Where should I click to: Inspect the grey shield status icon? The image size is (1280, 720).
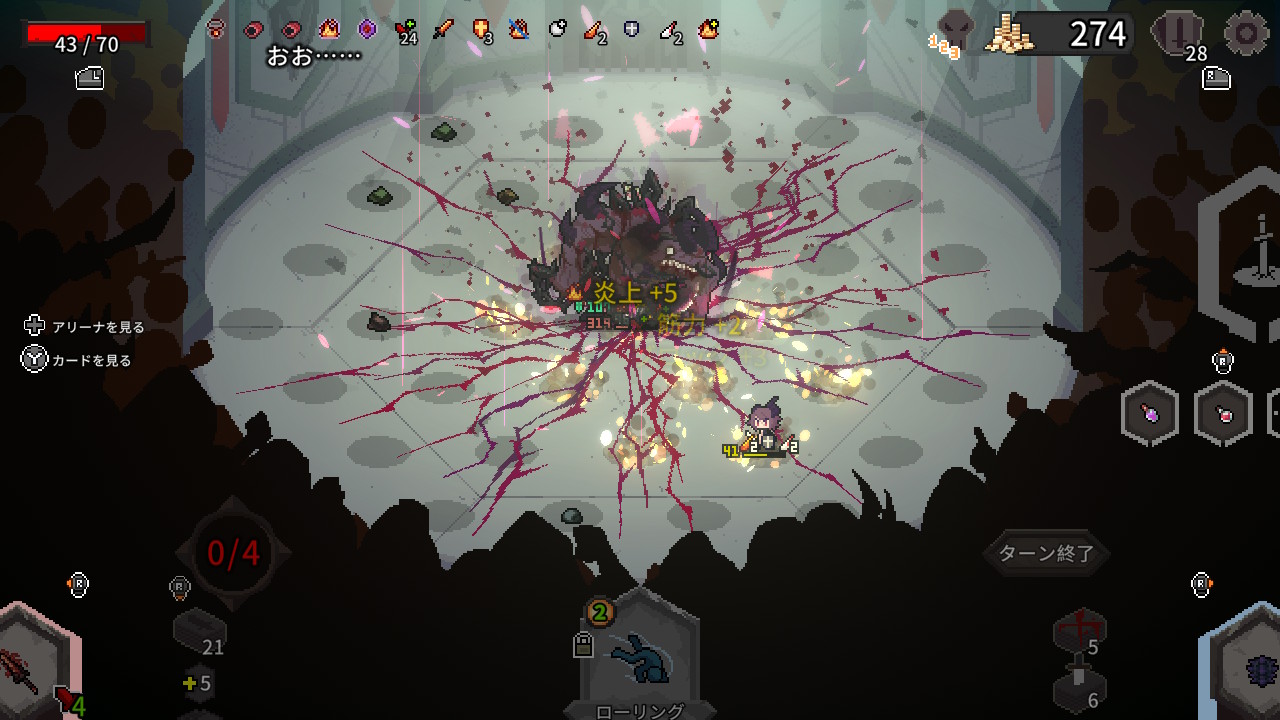coord(633,29)
